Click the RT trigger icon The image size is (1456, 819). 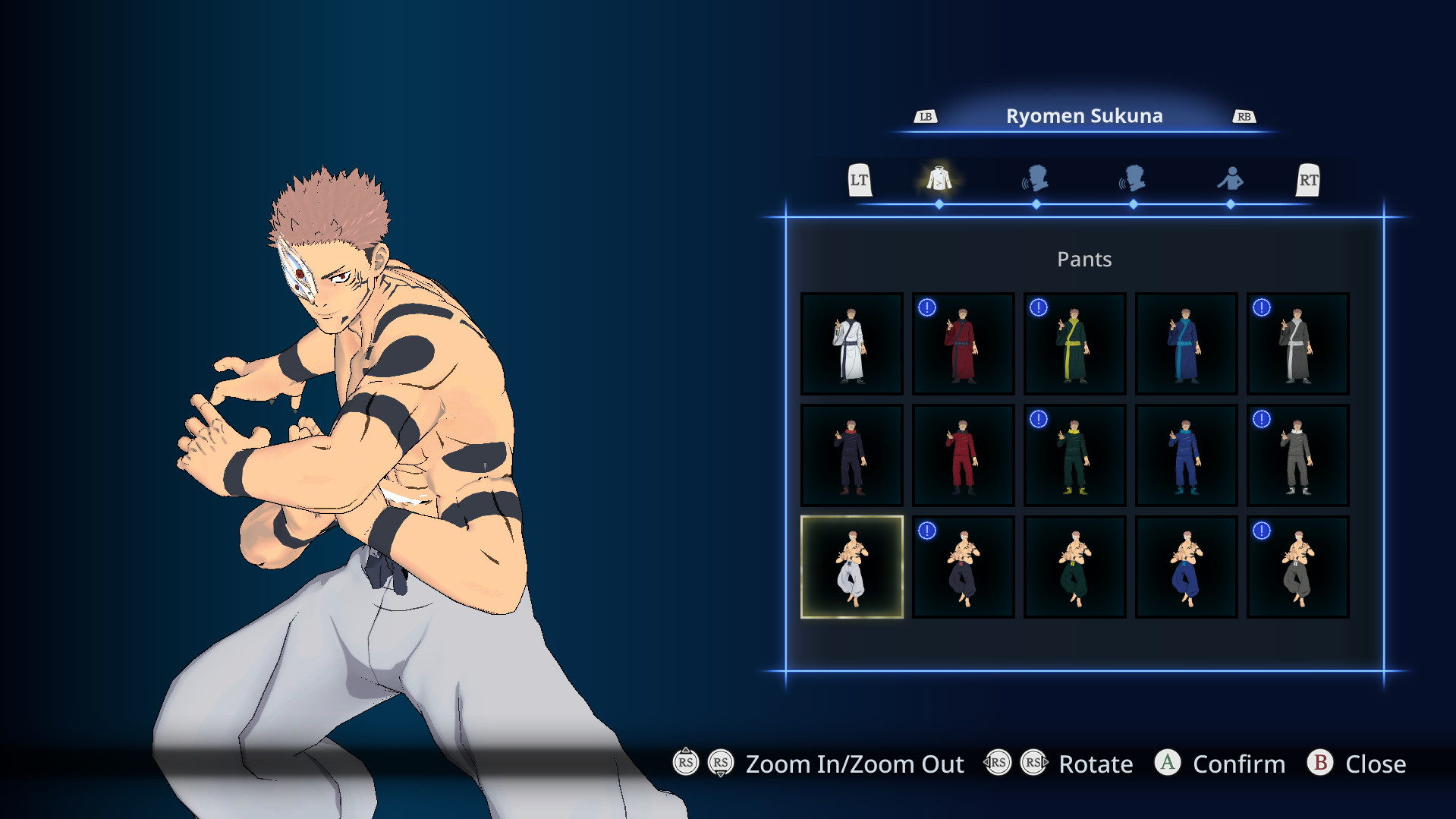pyautogui.click(x=1307, y=181)
